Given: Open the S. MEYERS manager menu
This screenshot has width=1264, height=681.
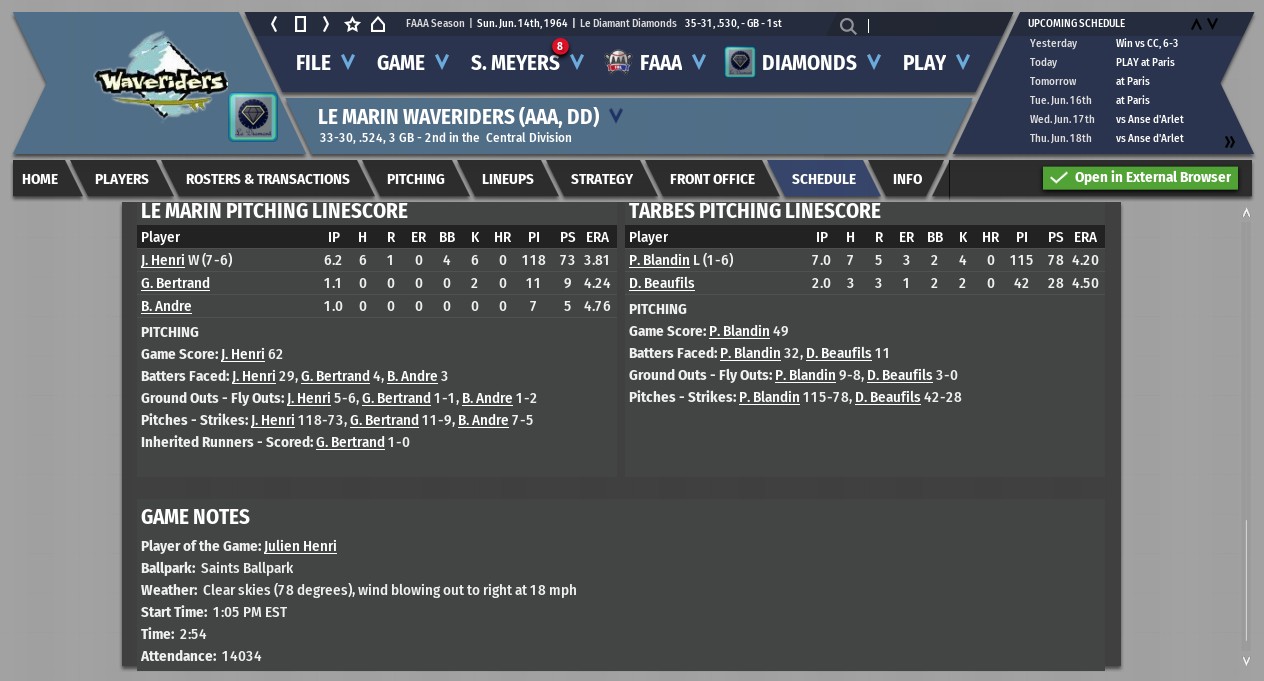Looking at the screenshot, I should pos(526,63).
